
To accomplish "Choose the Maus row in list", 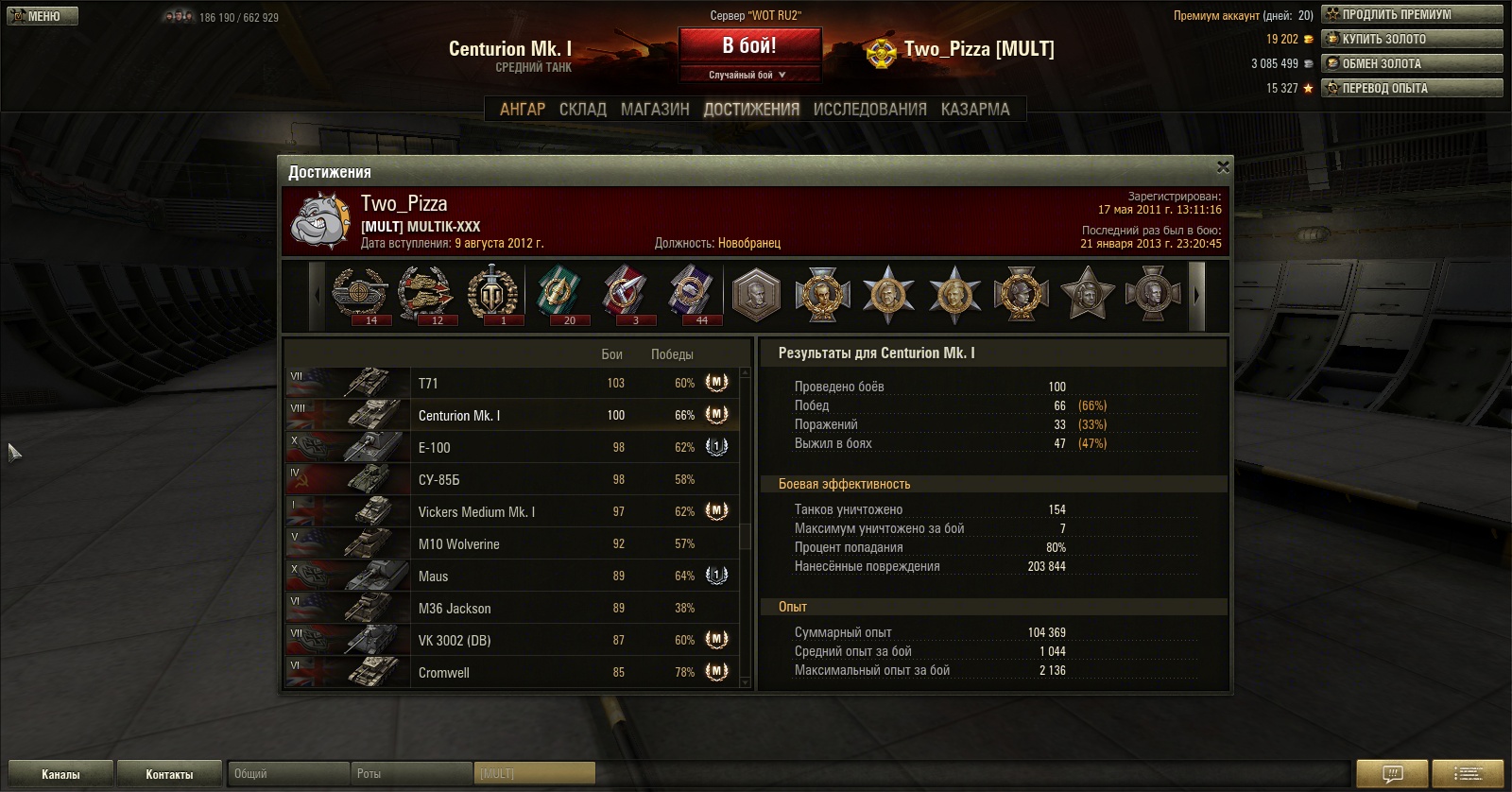I will (x=510, y=576).
